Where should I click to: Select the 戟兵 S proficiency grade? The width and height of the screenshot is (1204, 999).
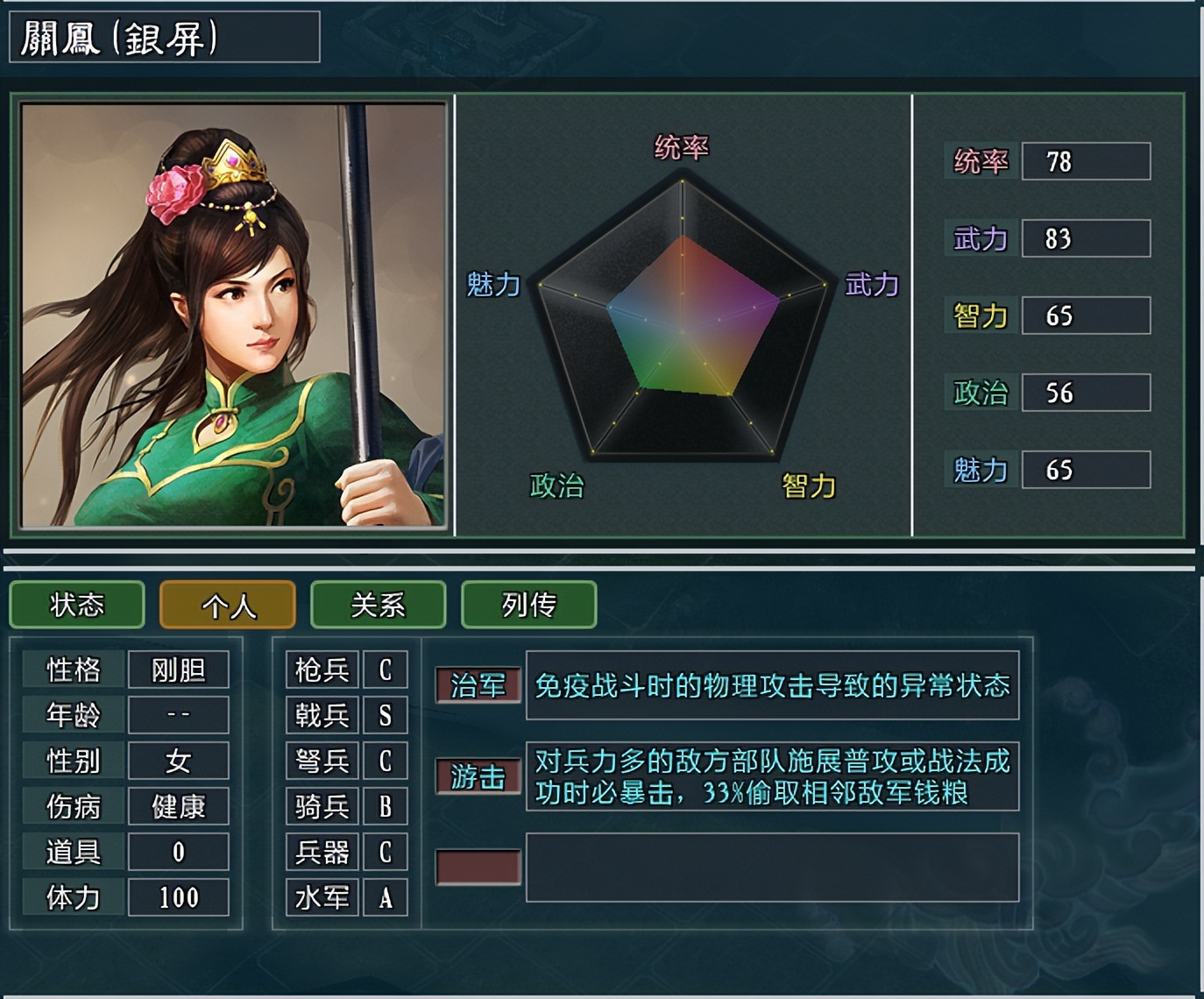point(386,716)
